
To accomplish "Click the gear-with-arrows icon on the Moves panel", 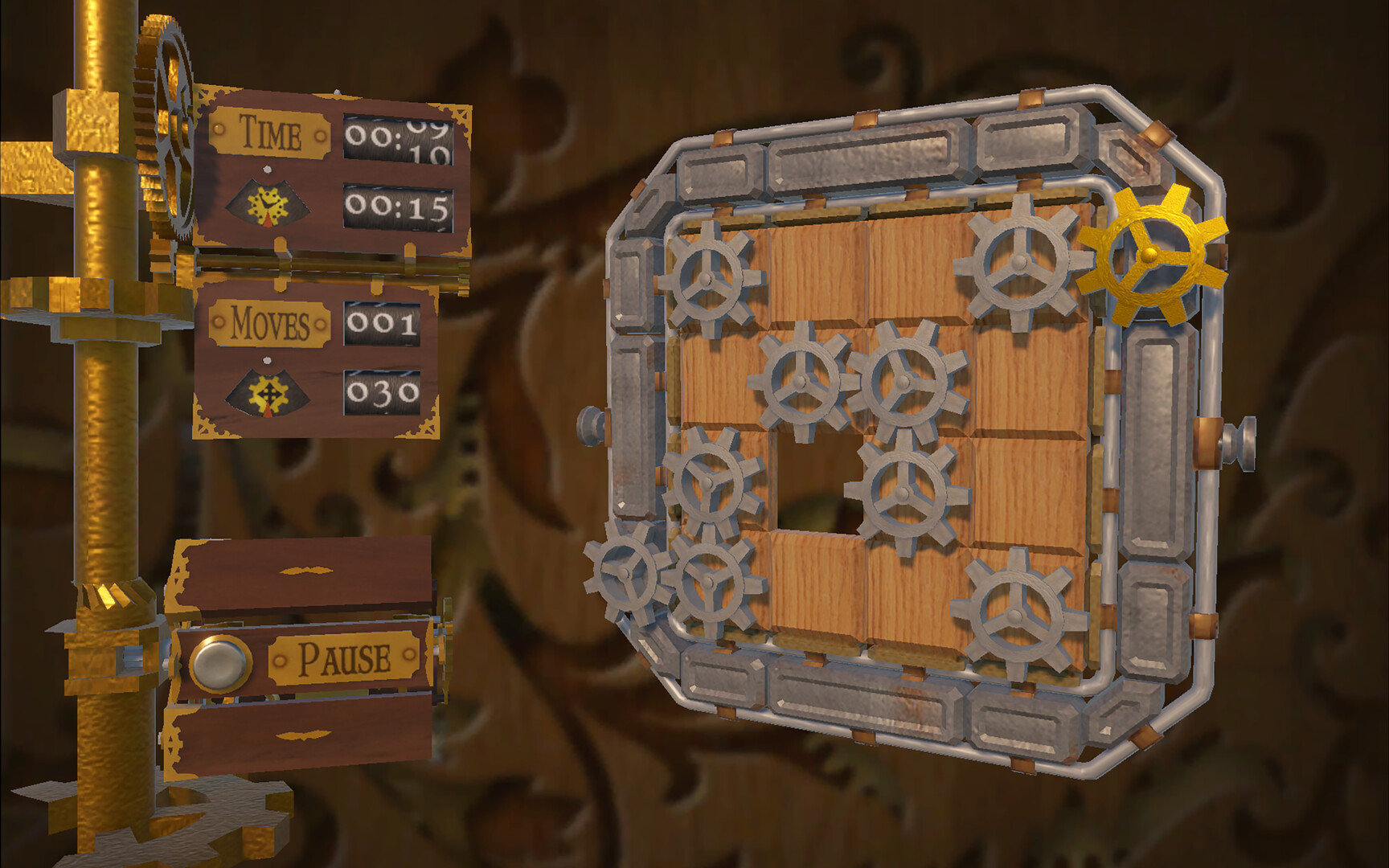I will (x=269, y=391).
